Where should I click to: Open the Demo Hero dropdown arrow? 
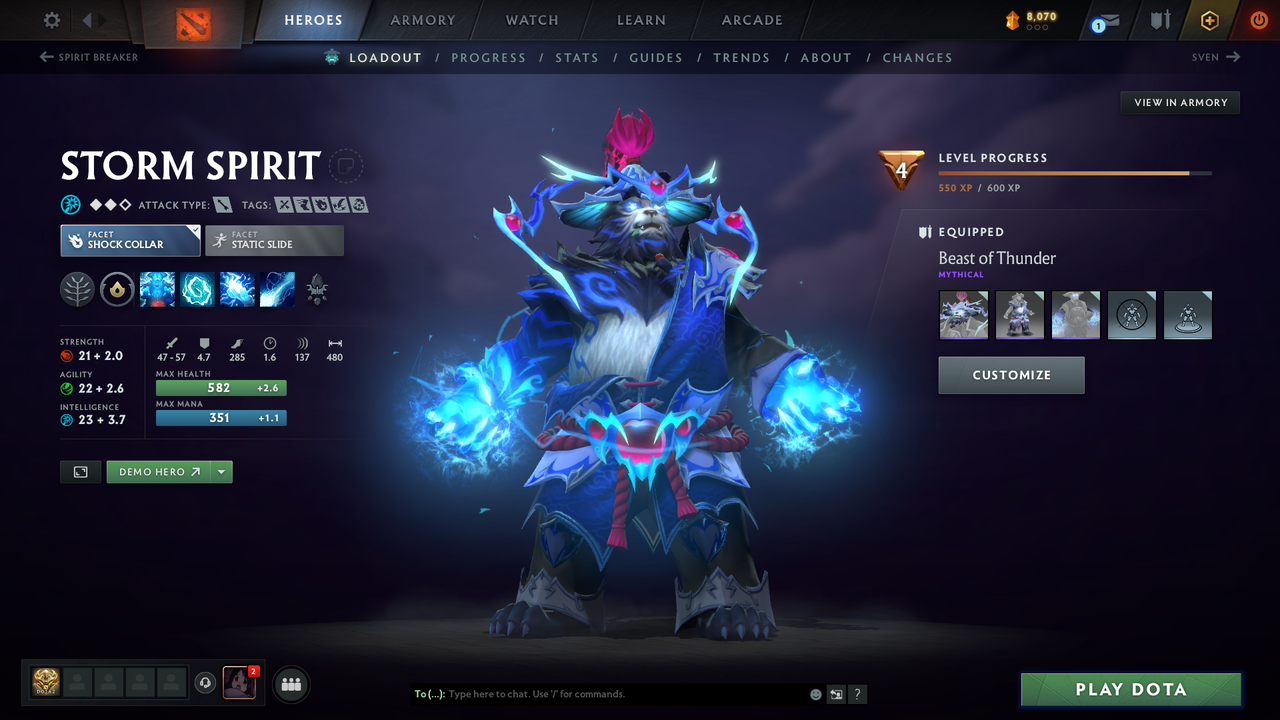click(x=221, y=471)
